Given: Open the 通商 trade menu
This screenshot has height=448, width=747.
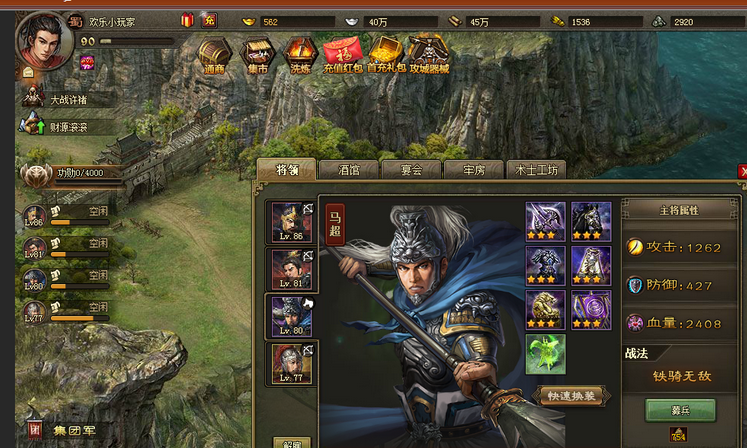Looking at the screenshot, I should (214, 57).
